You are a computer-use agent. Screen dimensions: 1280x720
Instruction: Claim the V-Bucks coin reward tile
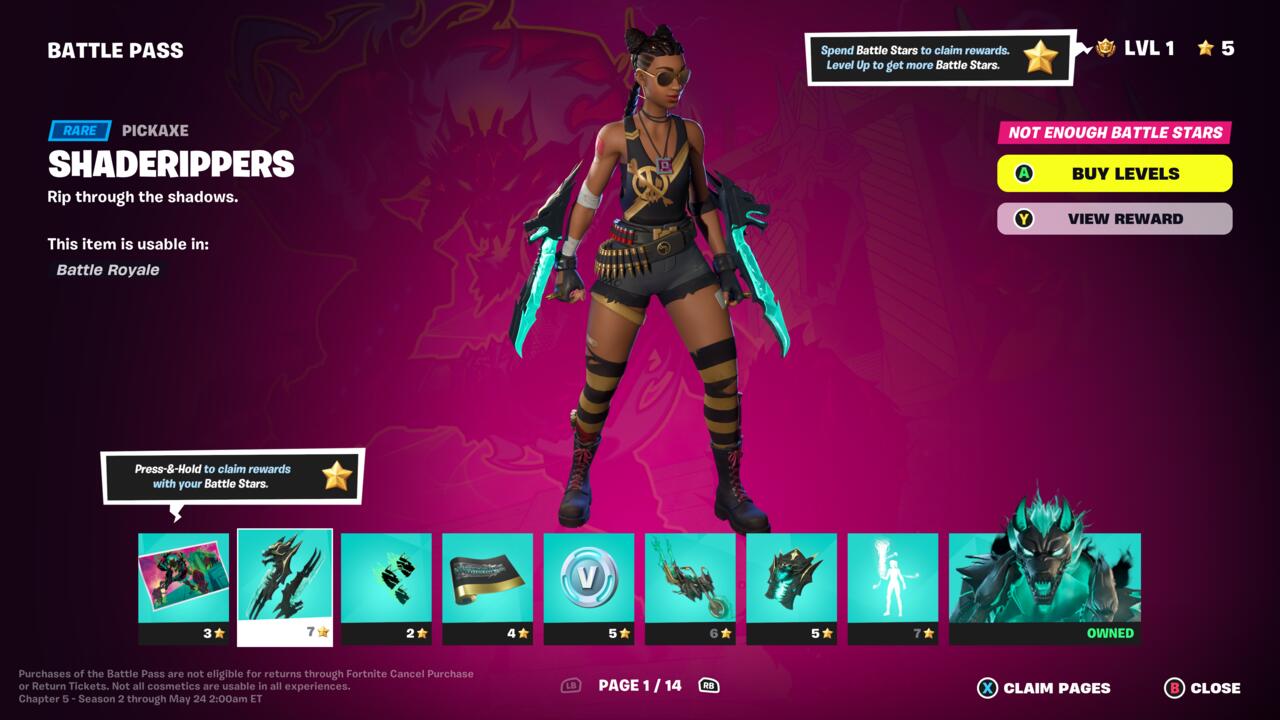[x=589, y=587]
